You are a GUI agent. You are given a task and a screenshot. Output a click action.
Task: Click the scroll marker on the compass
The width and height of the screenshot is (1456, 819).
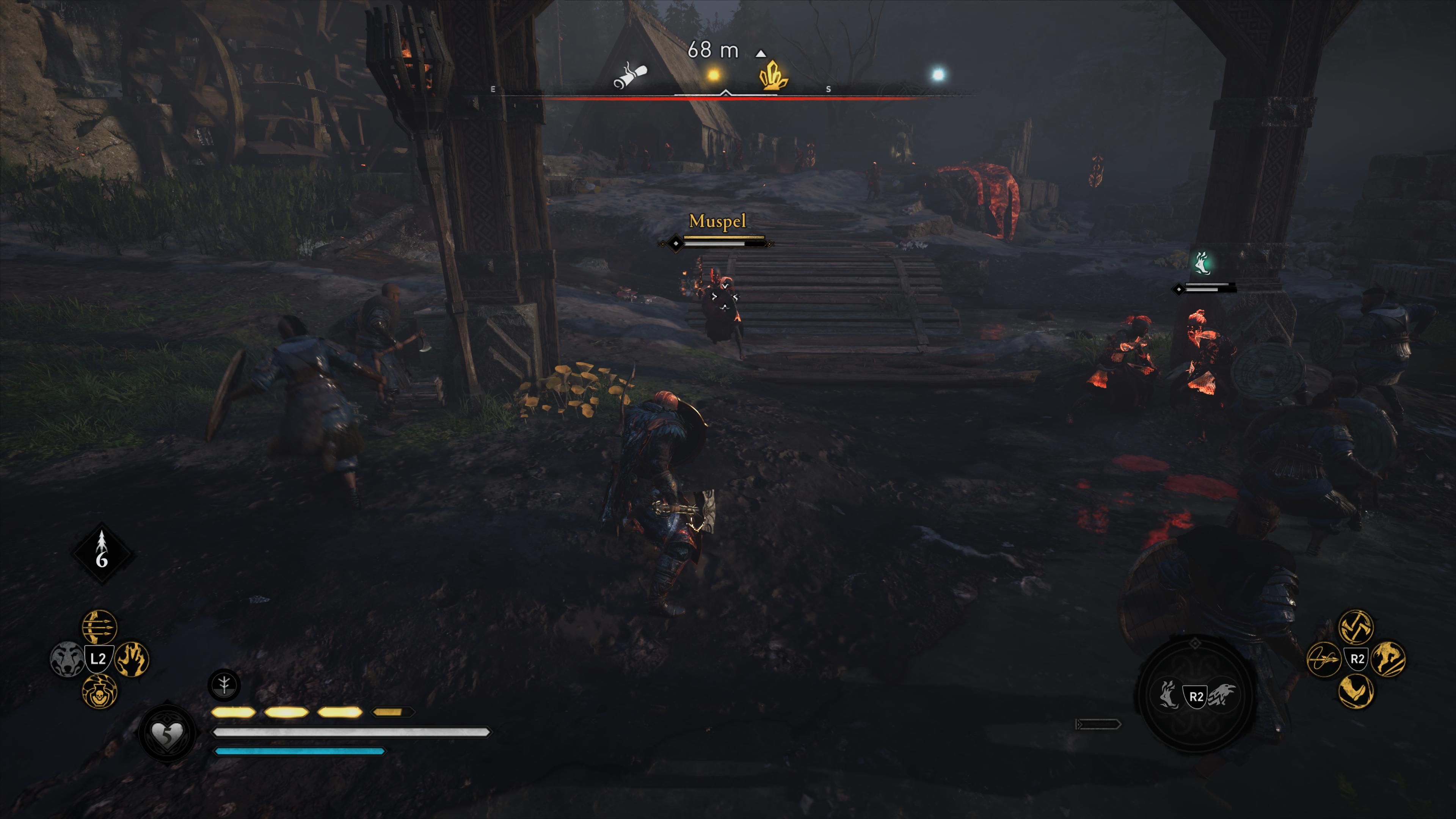click(630, 76)
